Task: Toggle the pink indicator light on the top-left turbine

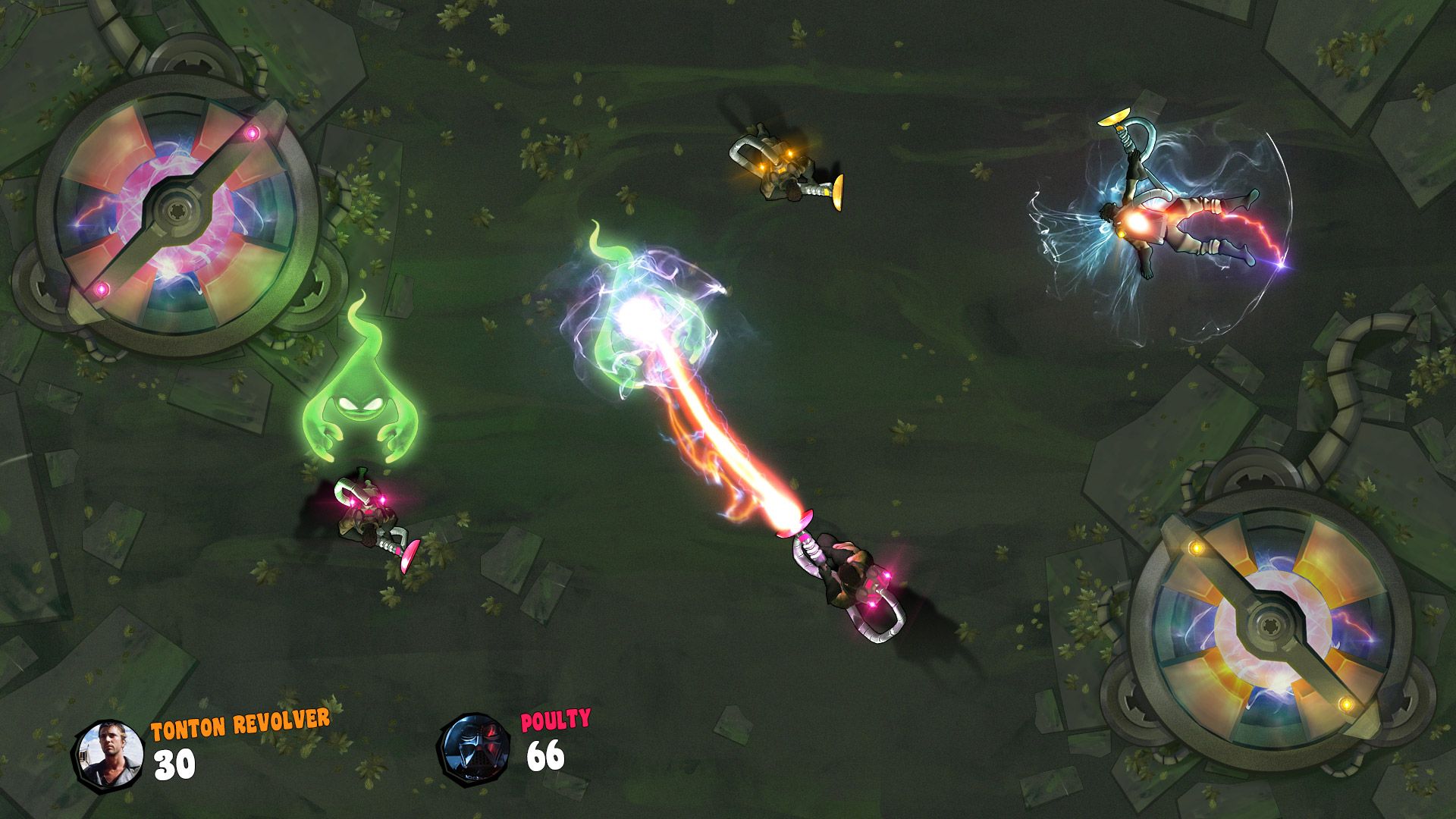Action: [x=250, y=133]
